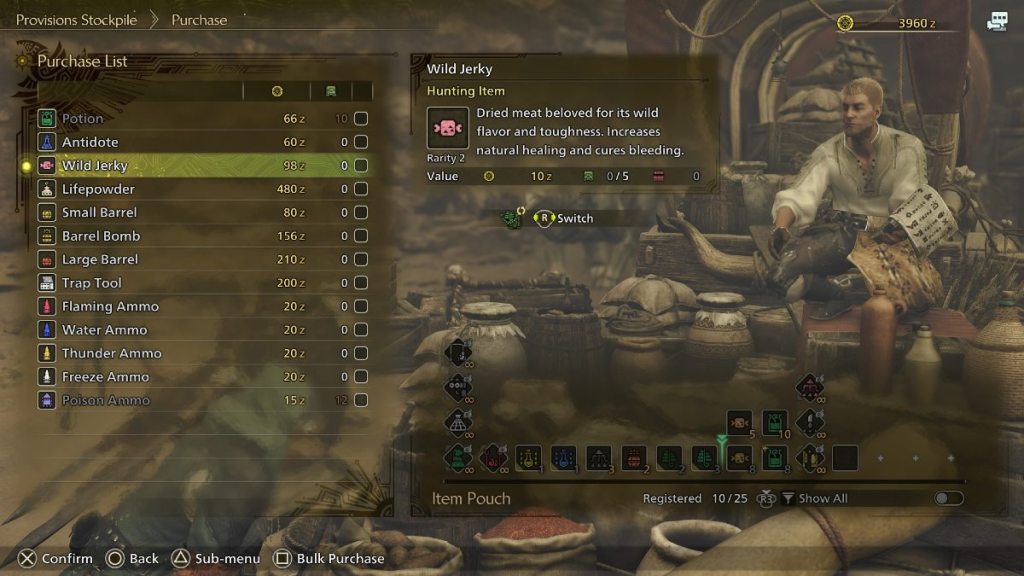Open the chat icon near the zenny counter
The width and height of the screenshot is (1024, 576).
(997, 21)
